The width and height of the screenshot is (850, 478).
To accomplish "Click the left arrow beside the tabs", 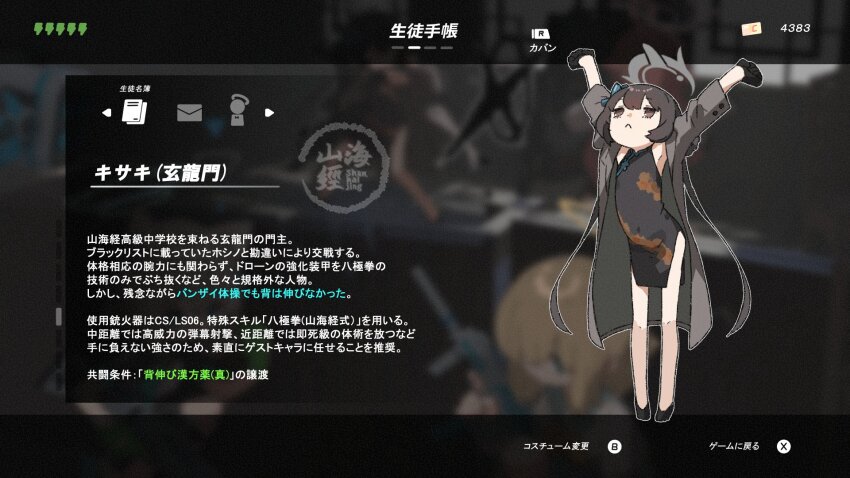I will point(107,112).
